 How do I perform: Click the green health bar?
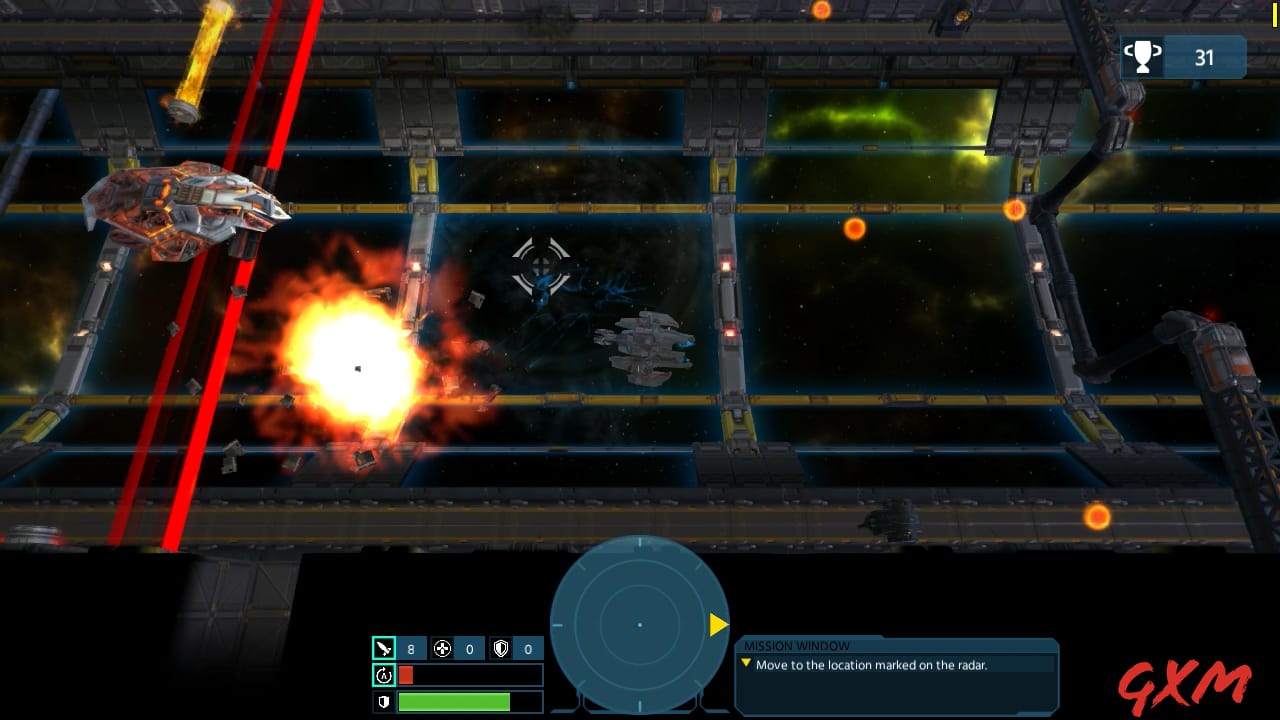tap(455, 702)
